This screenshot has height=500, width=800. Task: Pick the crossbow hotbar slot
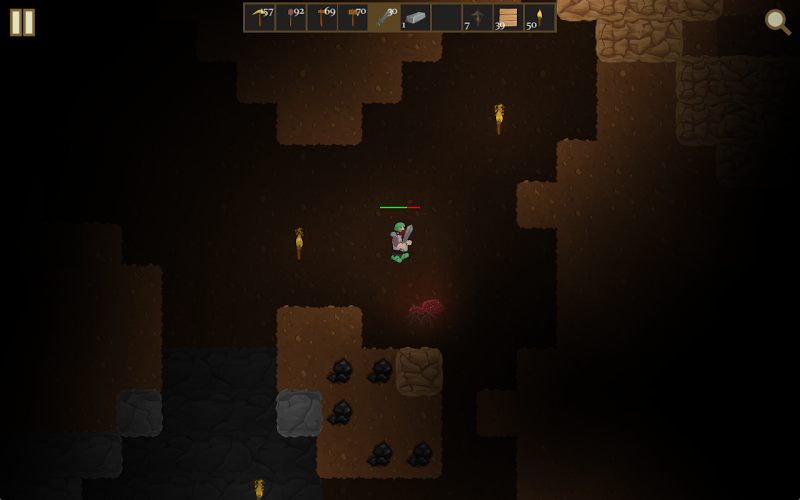(478, 17)
